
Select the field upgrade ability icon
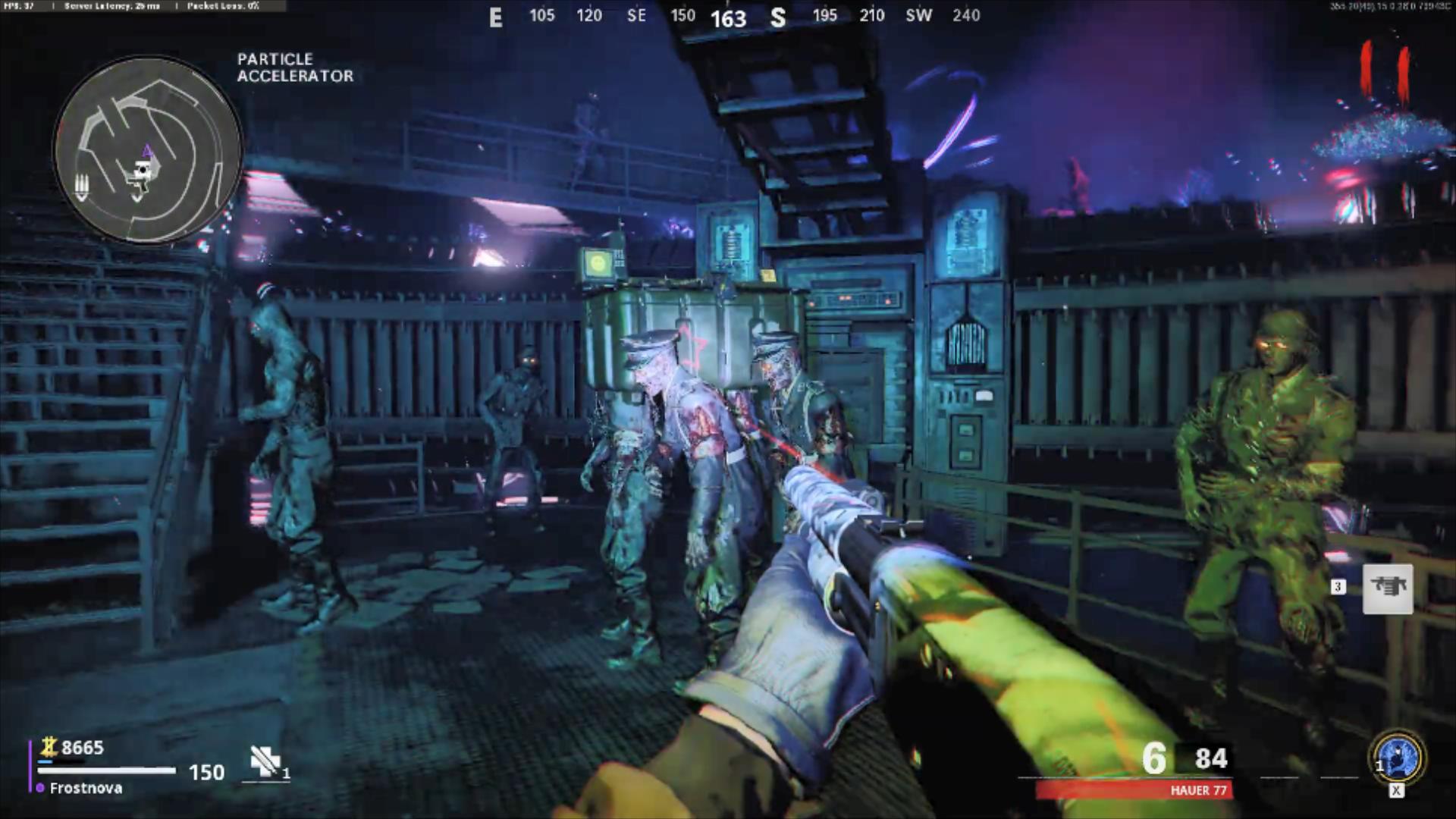(1397, 758)
